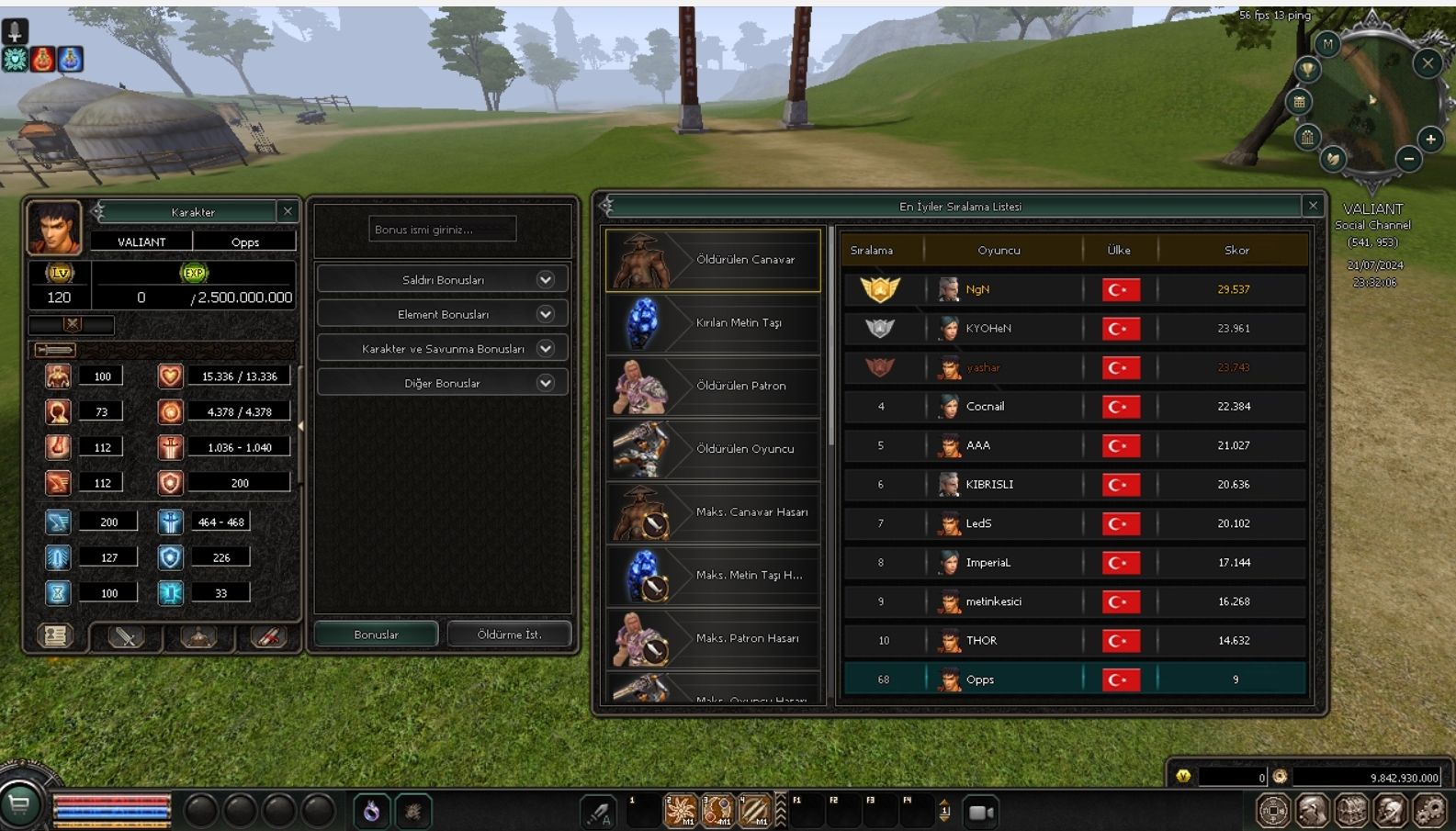Viewport: 1456px width, 831px height.
Task: View Öldürülen Oyuncu leaderboard
Action: [x=713, y=449]
